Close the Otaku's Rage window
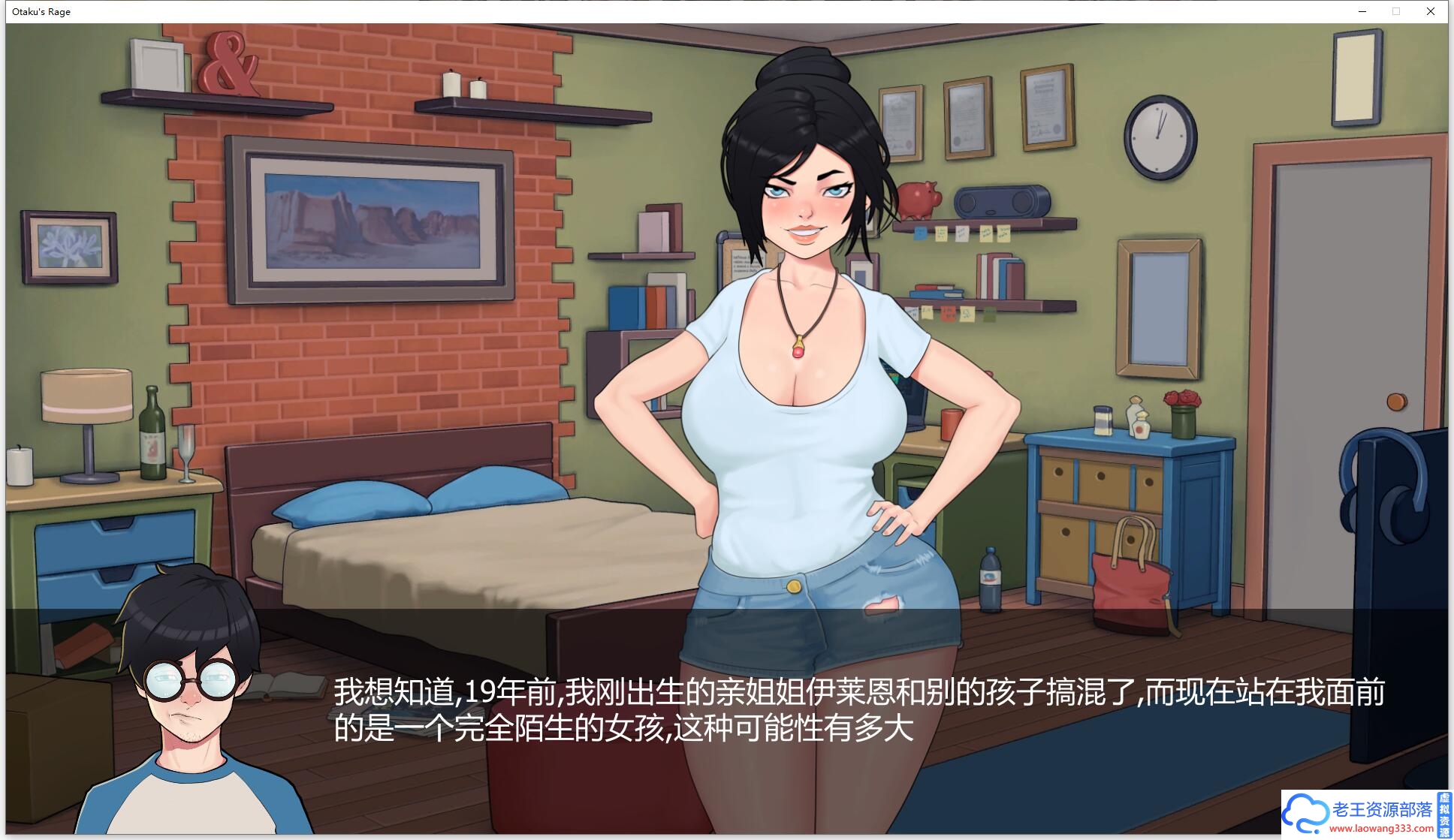 pos(1430,11)
